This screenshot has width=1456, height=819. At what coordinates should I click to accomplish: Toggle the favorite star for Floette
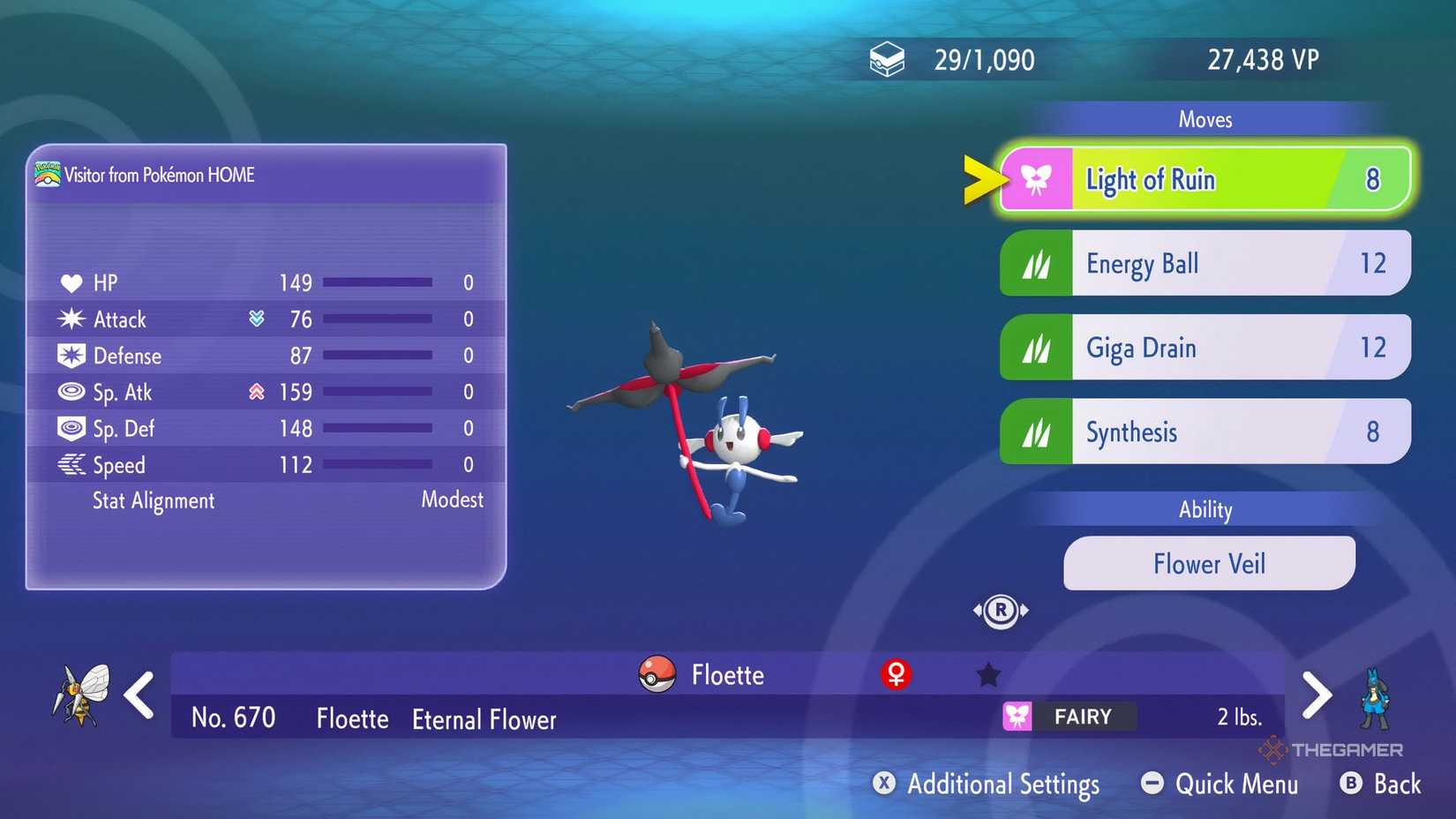(x=987, y=673)
